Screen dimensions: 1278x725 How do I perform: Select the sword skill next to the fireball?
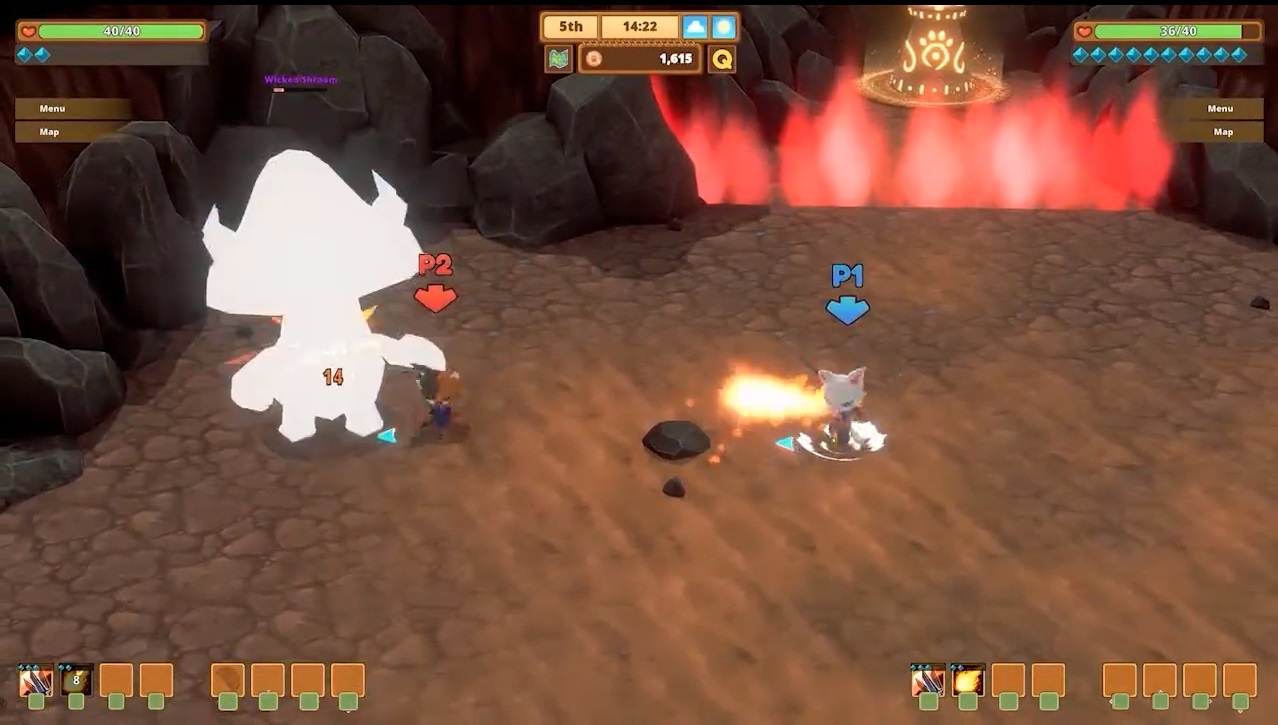[x=928, y=681]
